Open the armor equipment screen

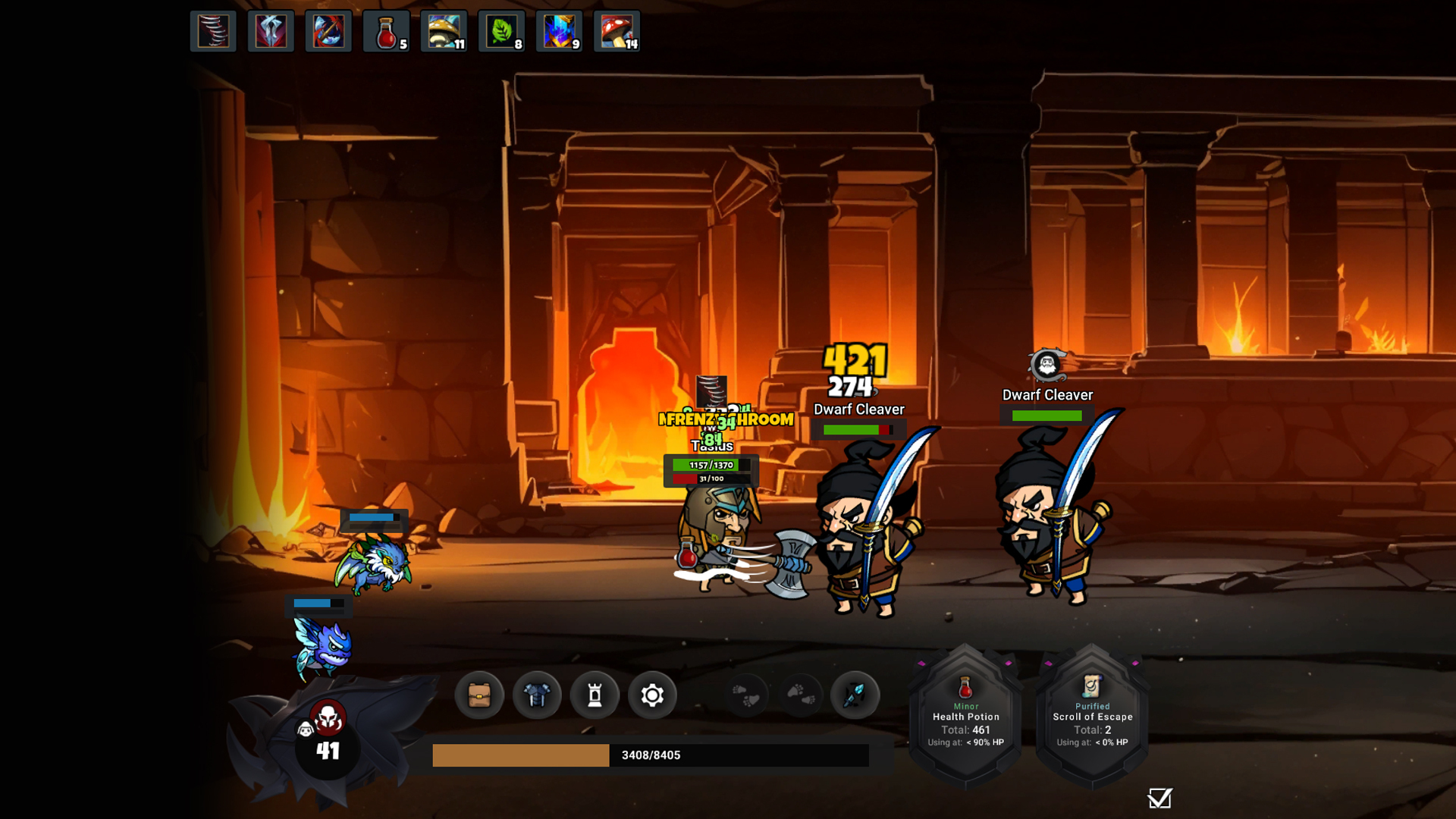pyautogui.click(x=537, y=695)
